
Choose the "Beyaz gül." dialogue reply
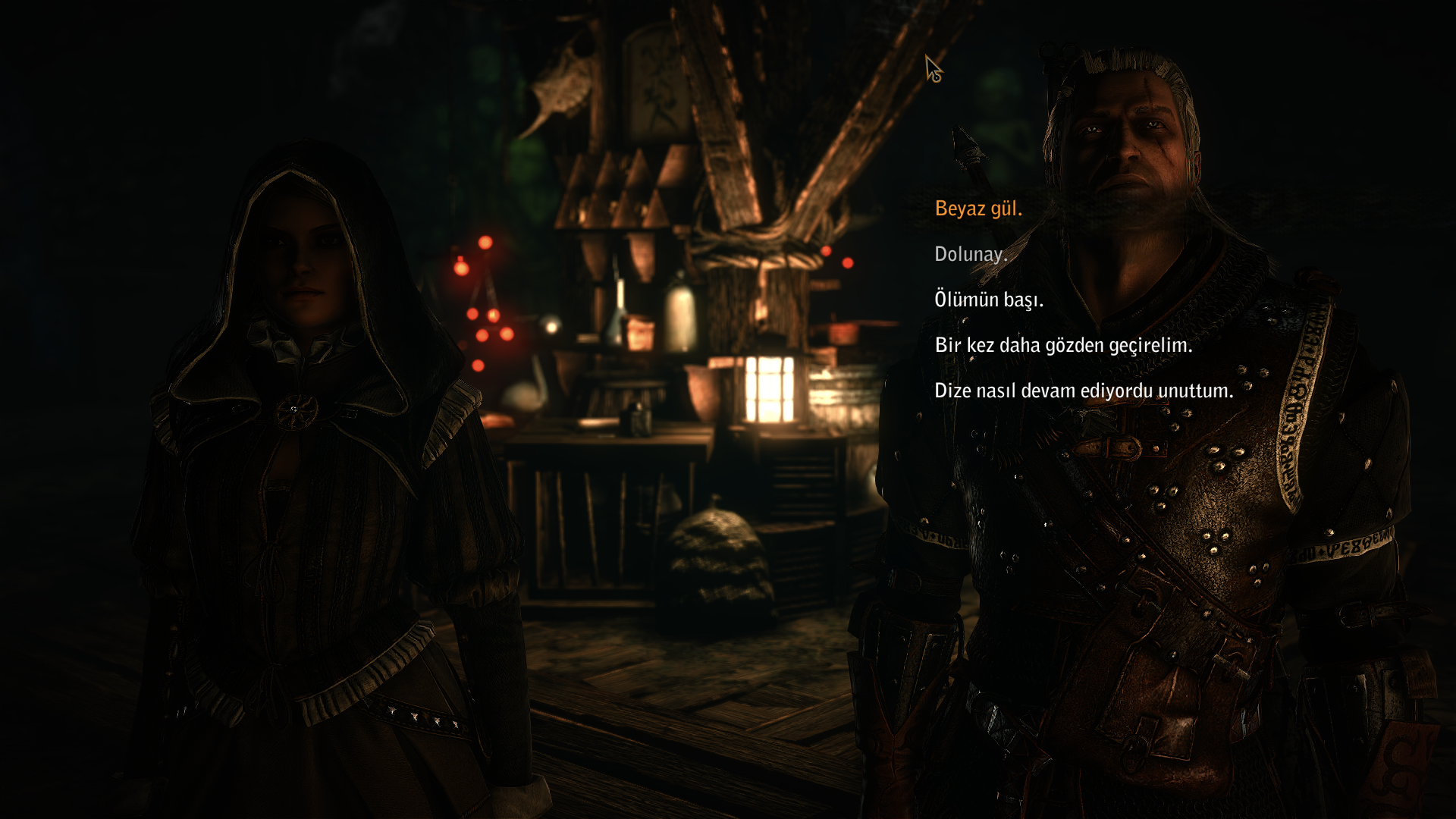(978, 209)
